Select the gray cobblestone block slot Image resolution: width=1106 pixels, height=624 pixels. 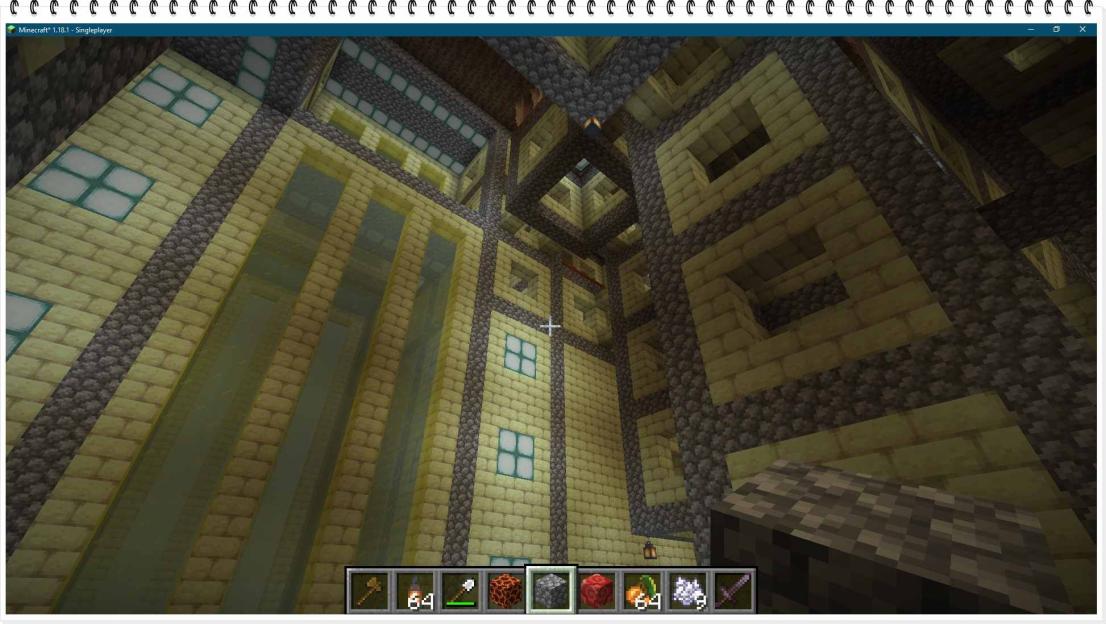click(x=551, y=591)
